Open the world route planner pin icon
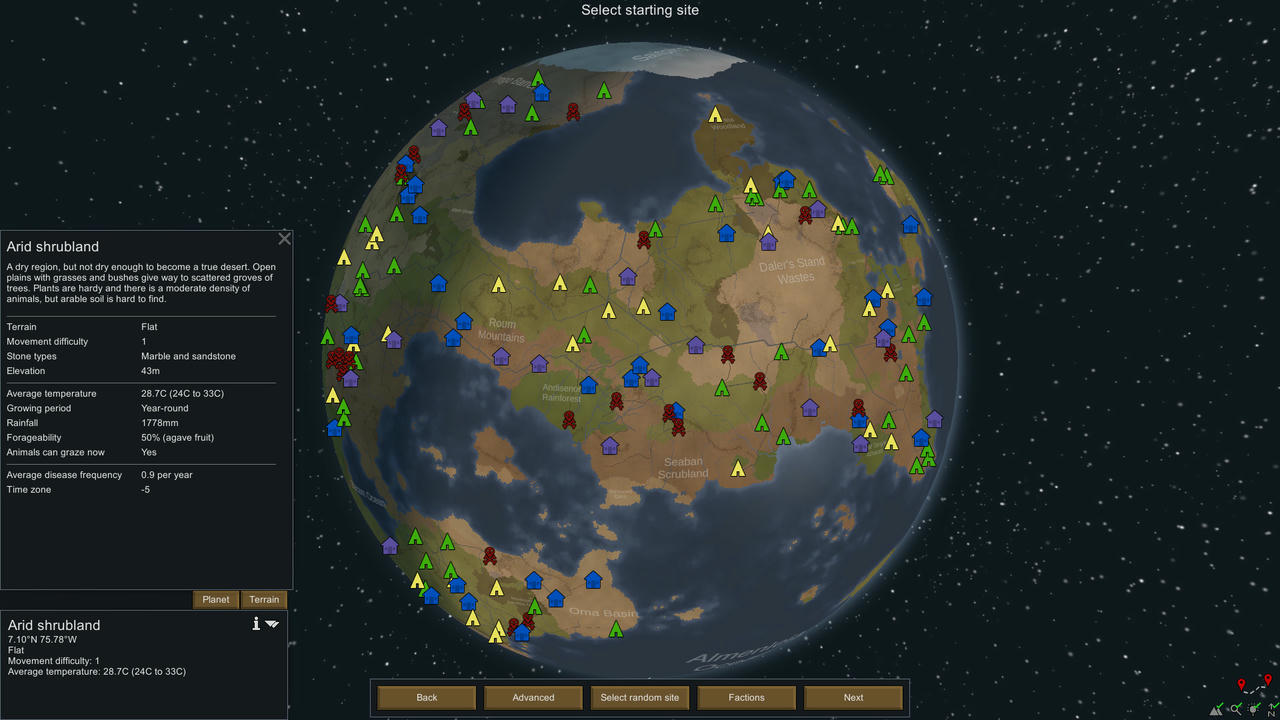 1242,681
